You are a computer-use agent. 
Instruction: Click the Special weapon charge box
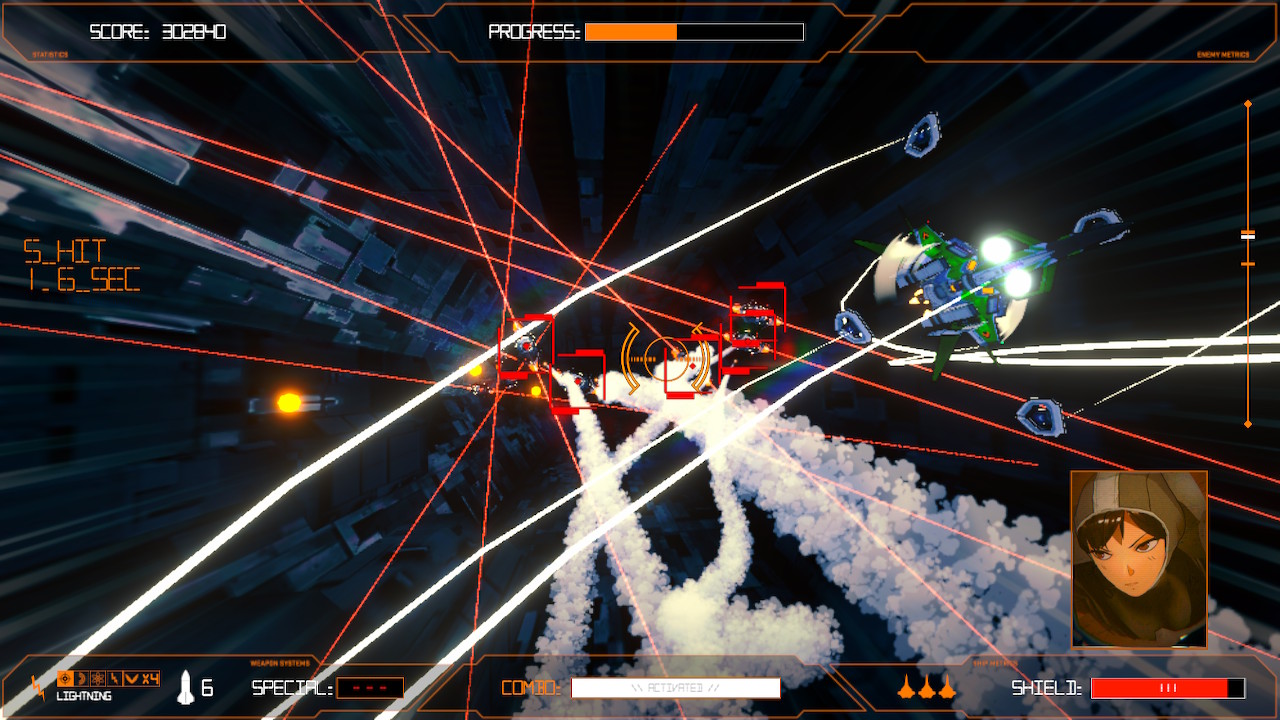click(370, 688)
